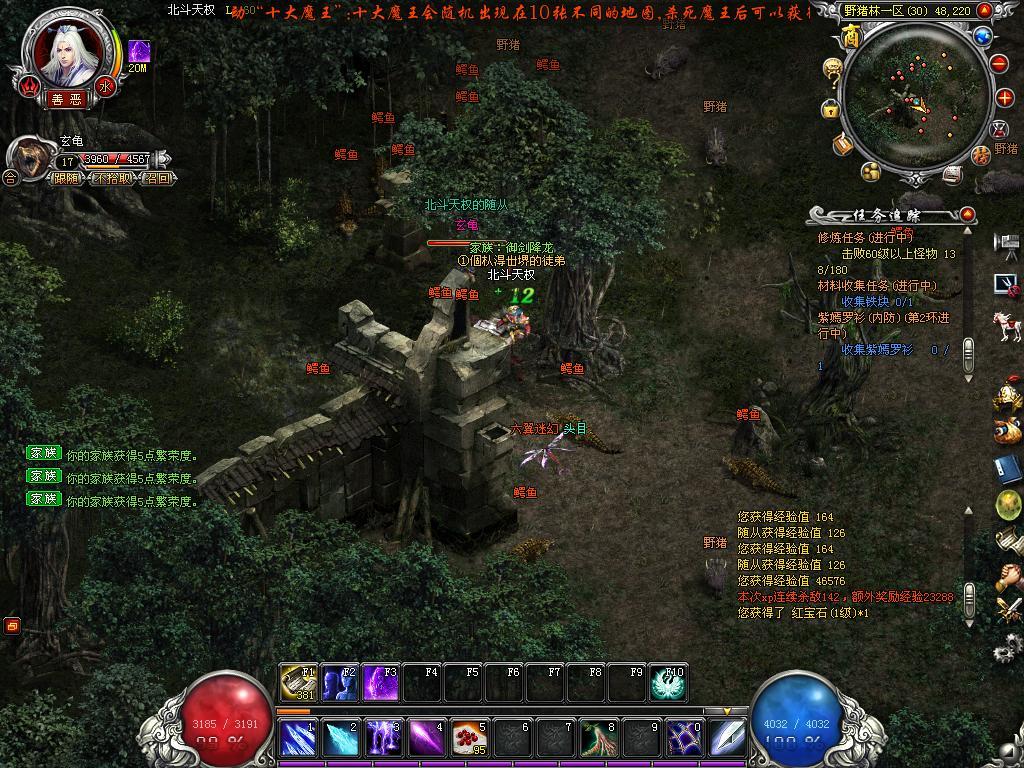Zoom out the minimap with the minus button

tap(999, 63)
